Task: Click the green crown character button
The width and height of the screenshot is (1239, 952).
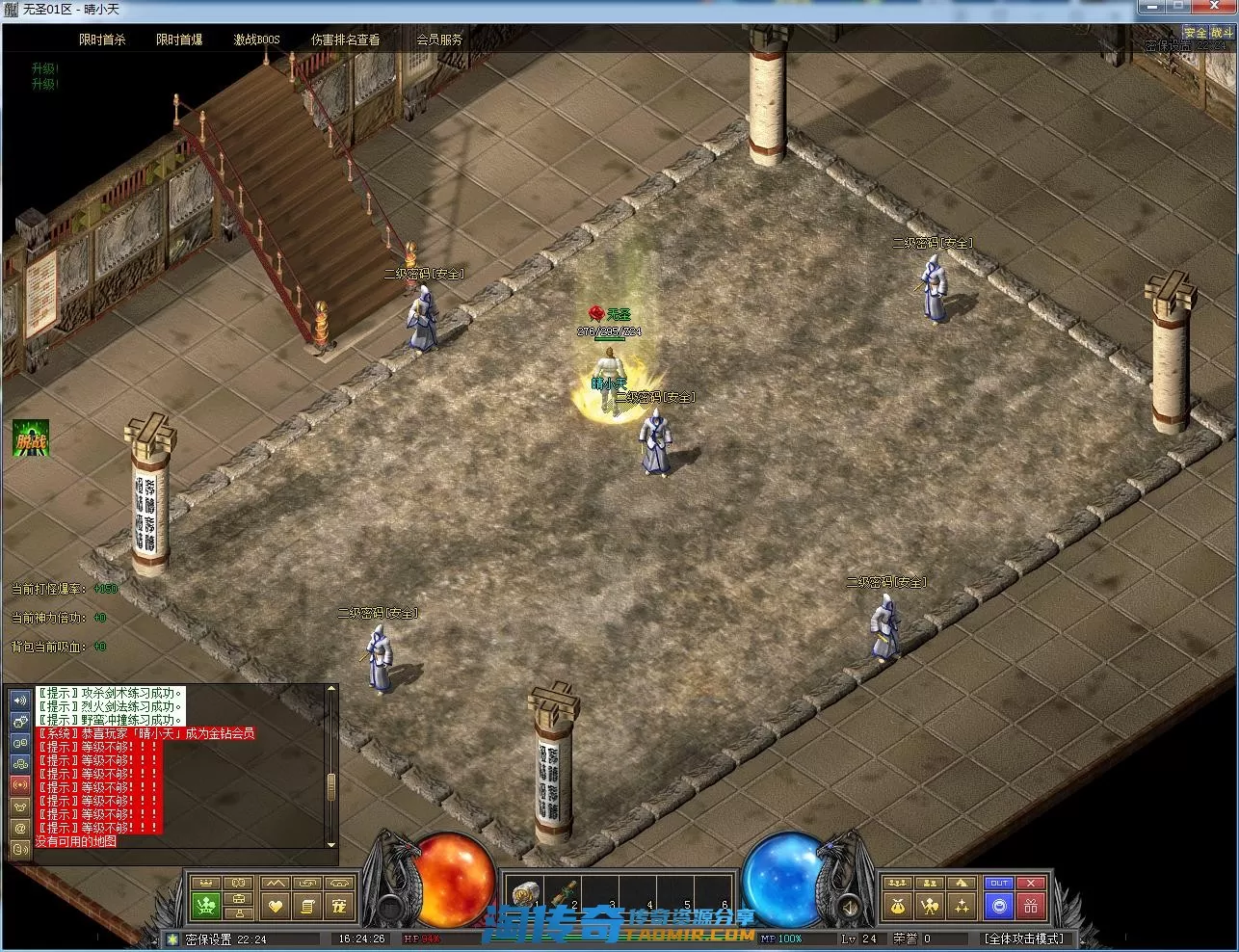Action: 206,905
